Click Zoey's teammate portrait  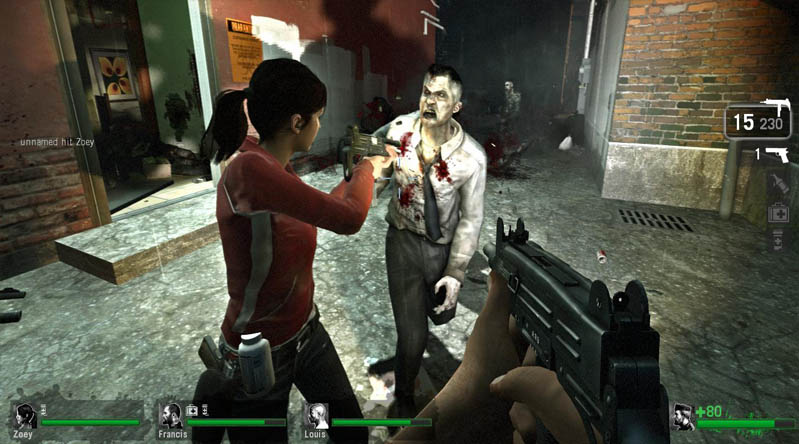click(x=25, y=415)
